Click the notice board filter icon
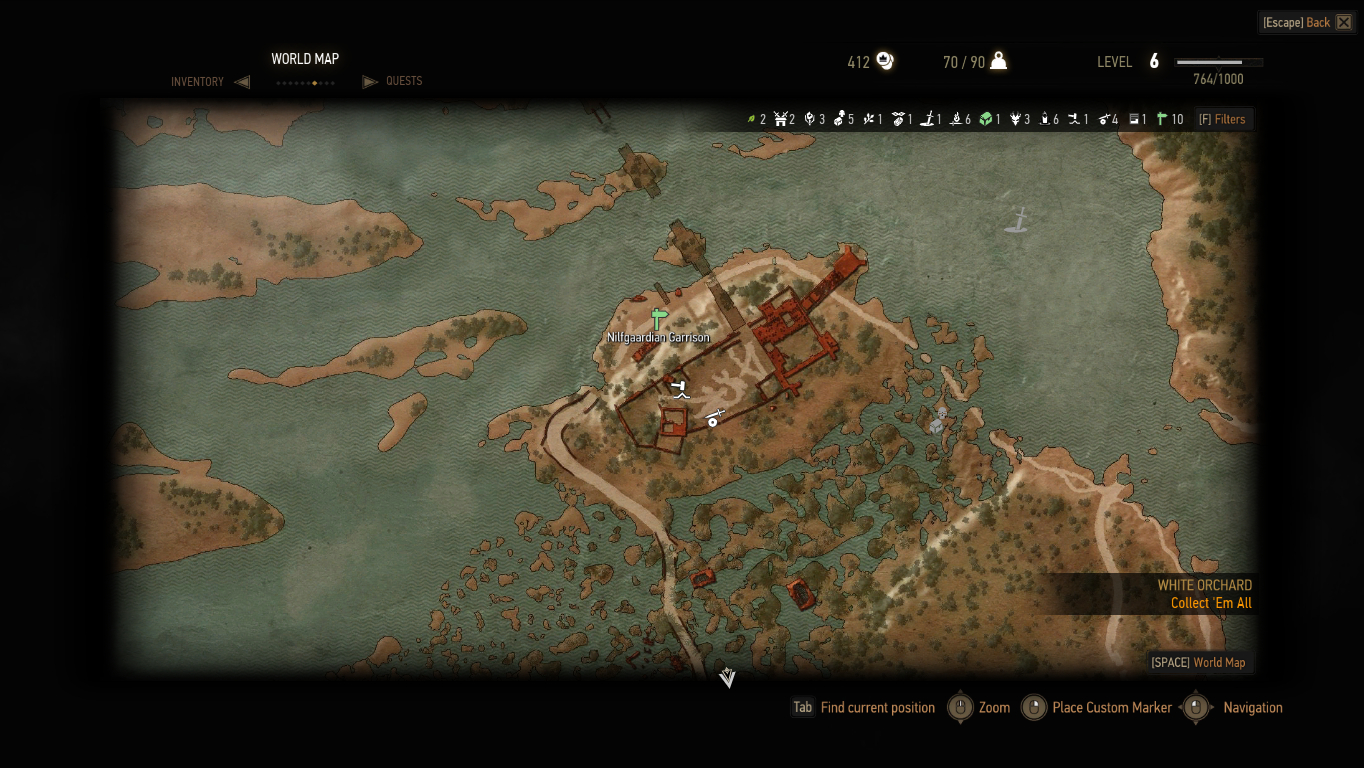 click(1135, 119)
